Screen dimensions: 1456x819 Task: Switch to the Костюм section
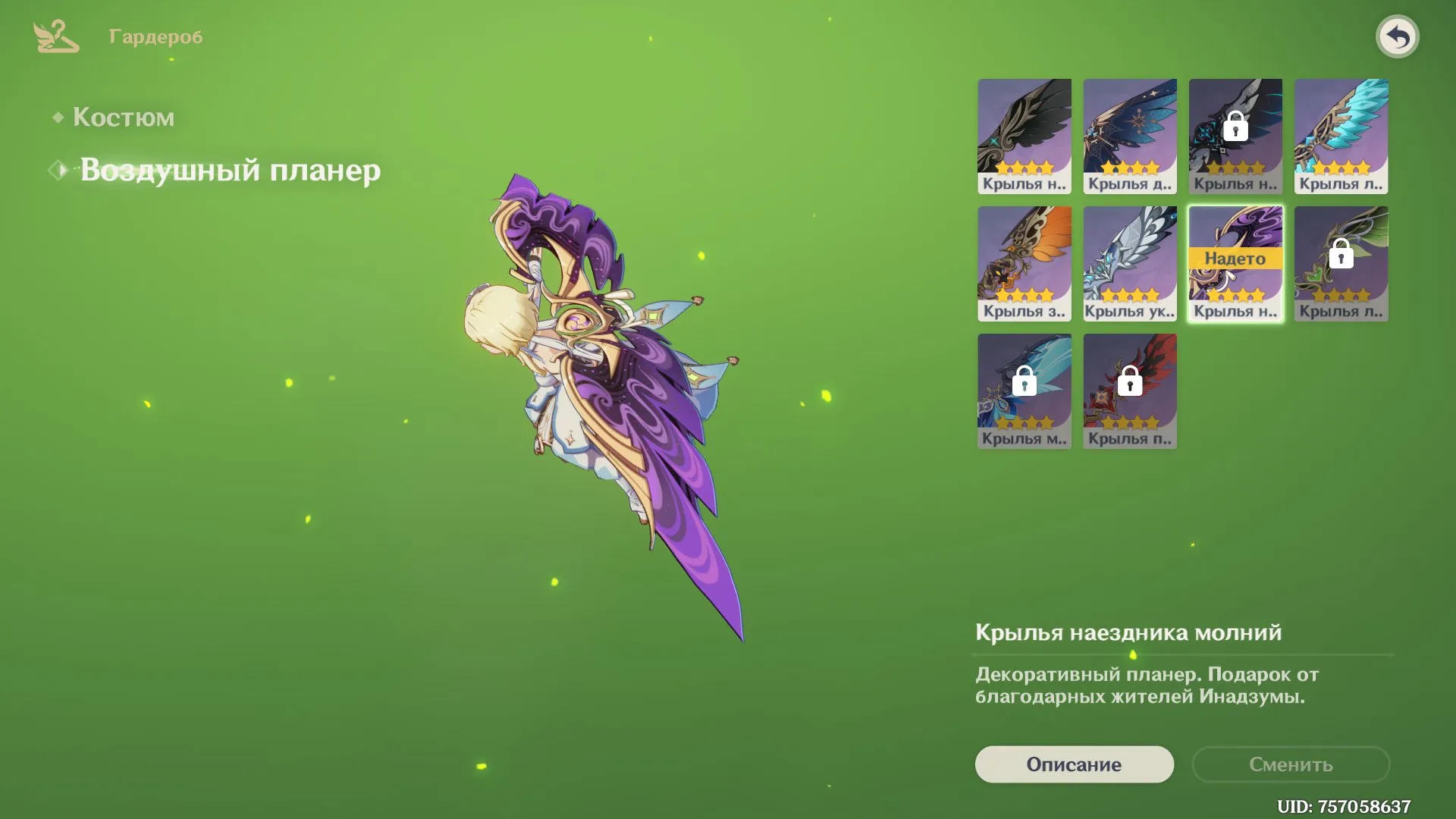124,118
